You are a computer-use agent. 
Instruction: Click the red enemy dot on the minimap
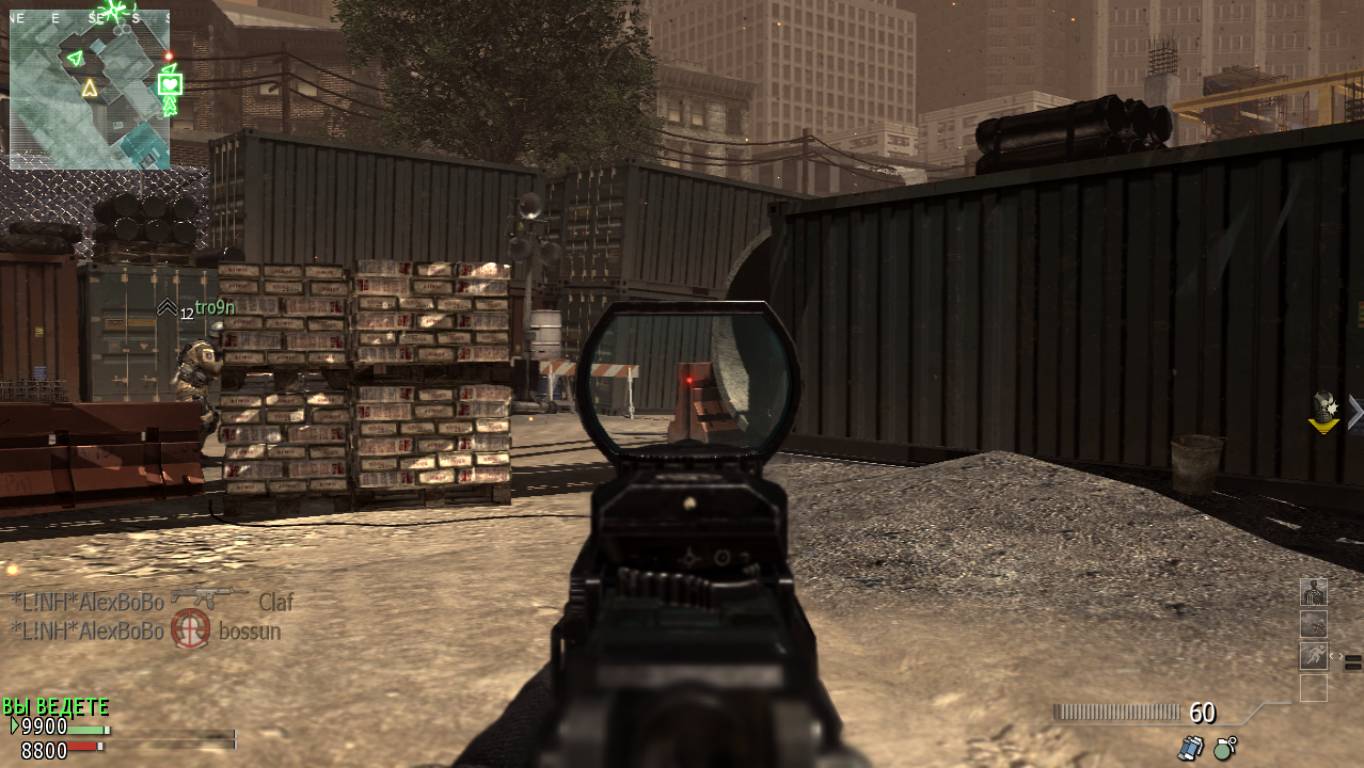tap(169, 56)
